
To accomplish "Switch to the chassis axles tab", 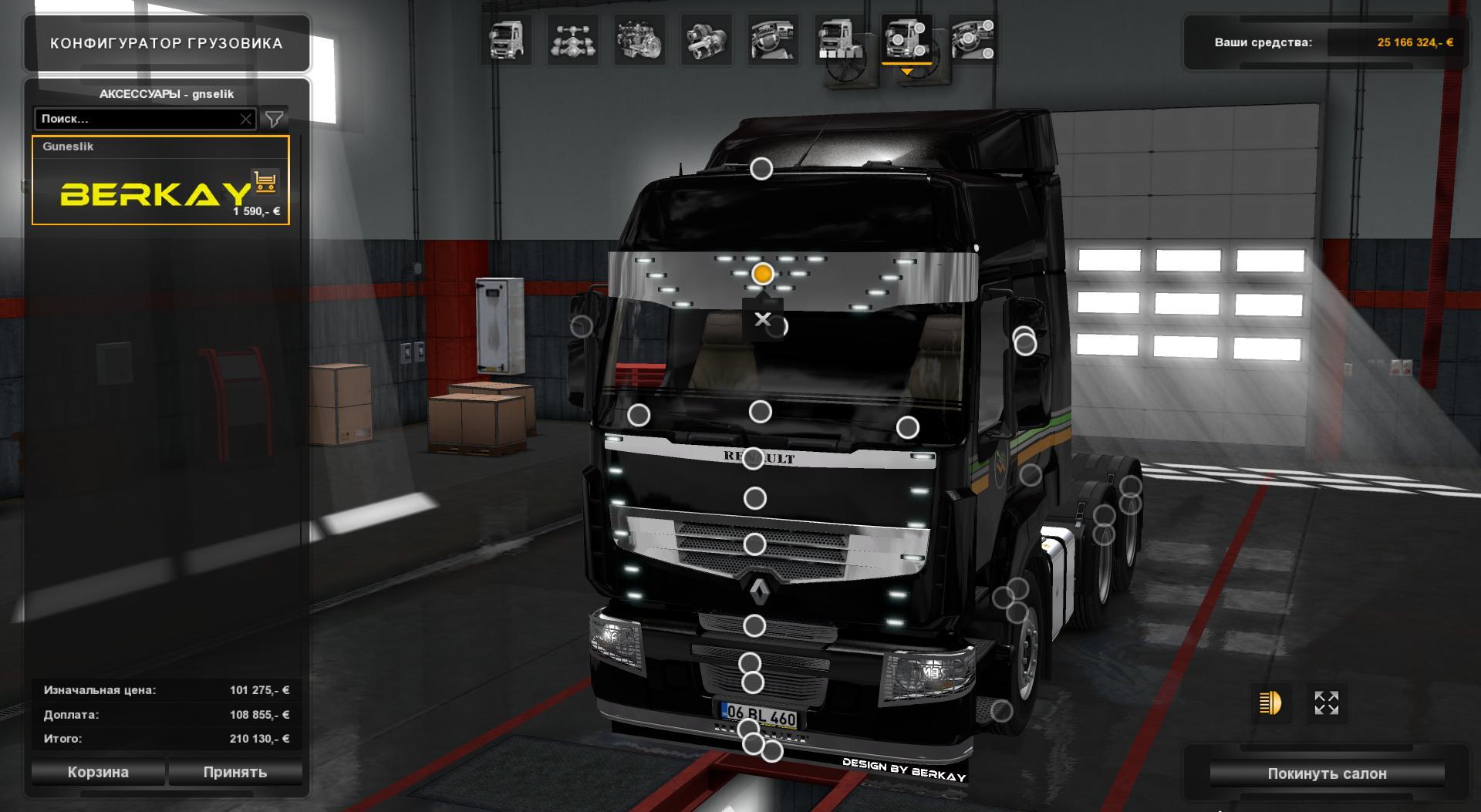I will pyautogui.click(x=572, y=40).
